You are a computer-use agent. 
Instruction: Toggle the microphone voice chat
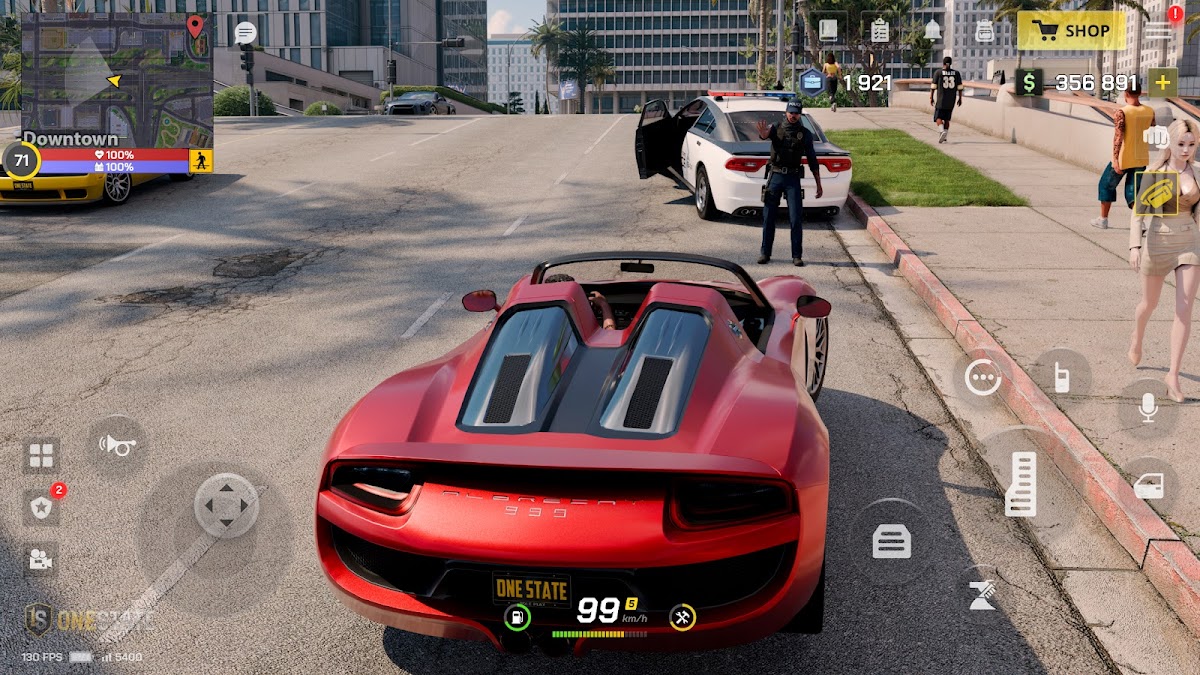point(1148,407)
